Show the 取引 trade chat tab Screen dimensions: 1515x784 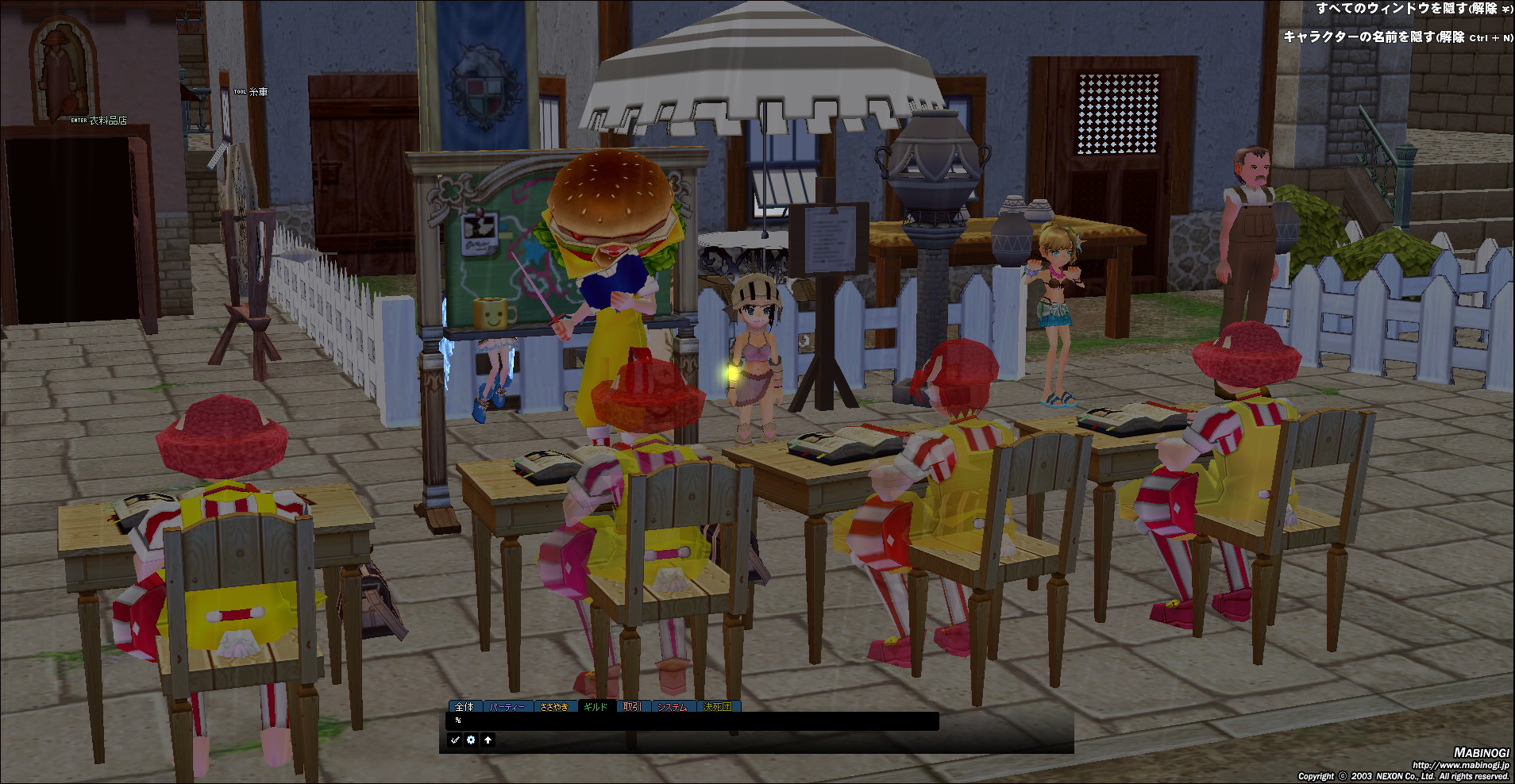coord(632,706)
